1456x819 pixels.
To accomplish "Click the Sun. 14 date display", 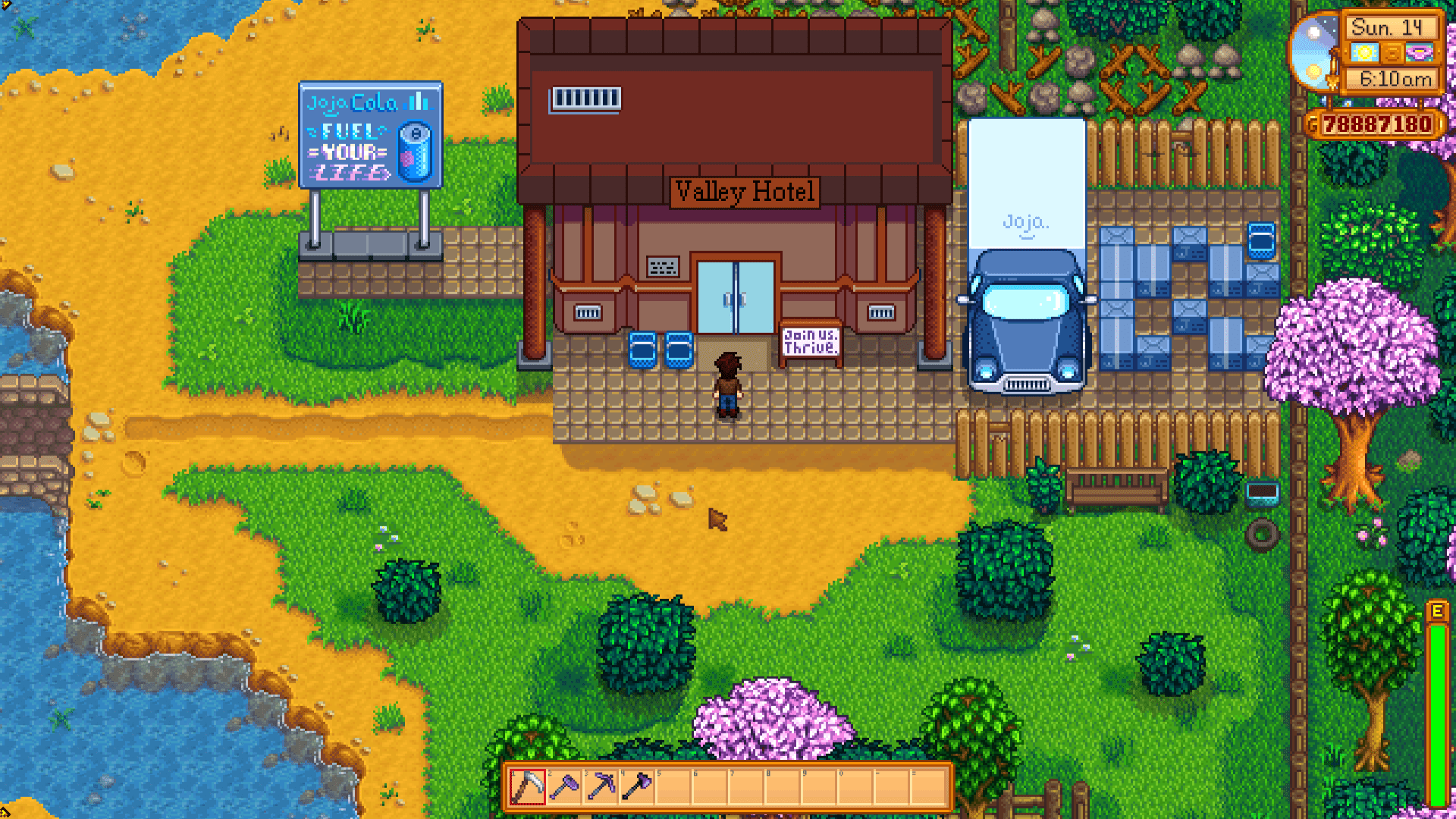I will (x=1388, y=28).
